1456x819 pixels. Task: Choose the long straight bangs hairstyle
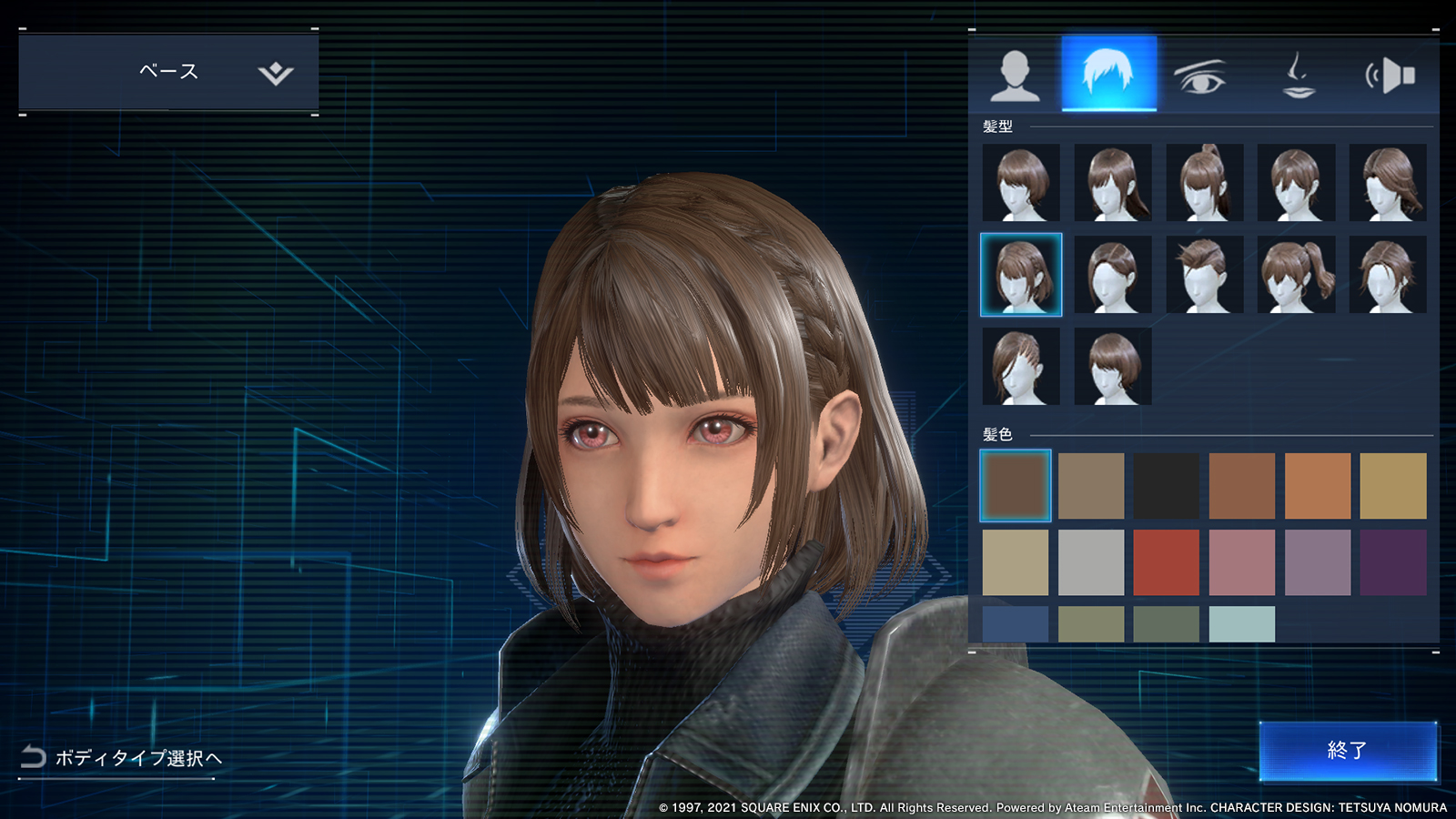1114,181
